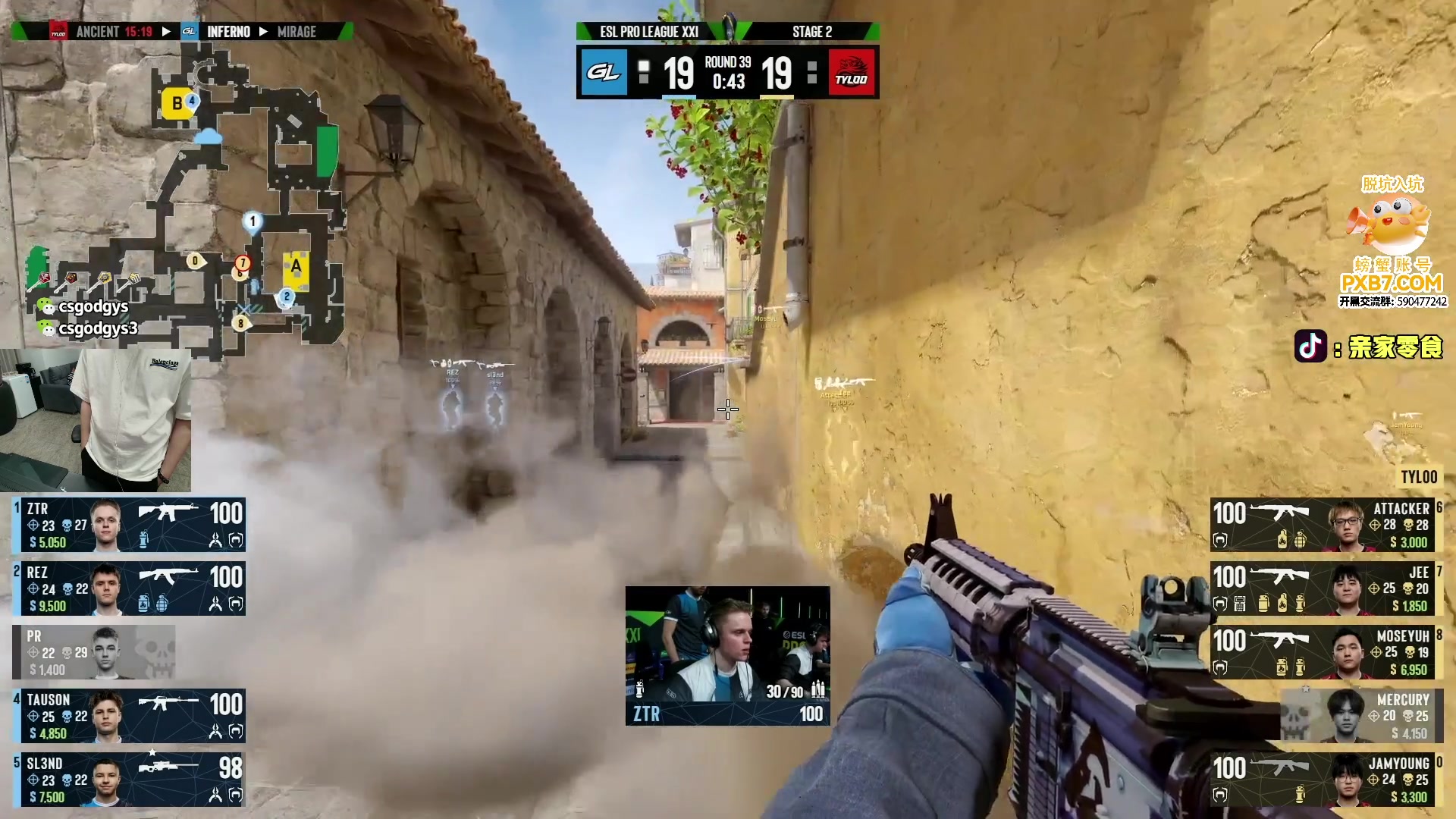The width and height of the screenshot is (1456, 819).
Task: Click the B bombsite marker on the minimap
Action: point(177,104)
